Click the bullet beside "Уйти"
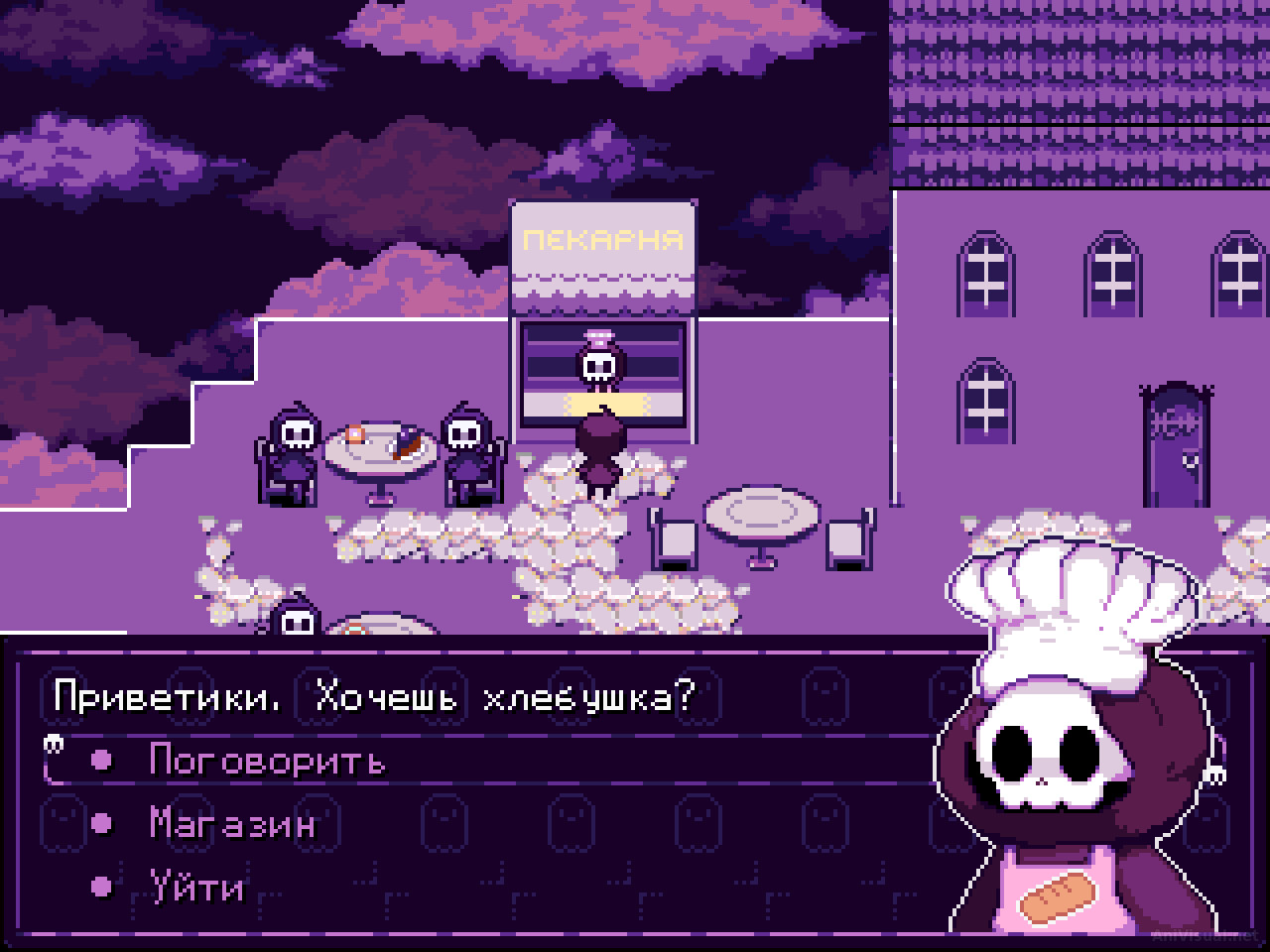Screen dimensions: 1270x952 (99, 888)
